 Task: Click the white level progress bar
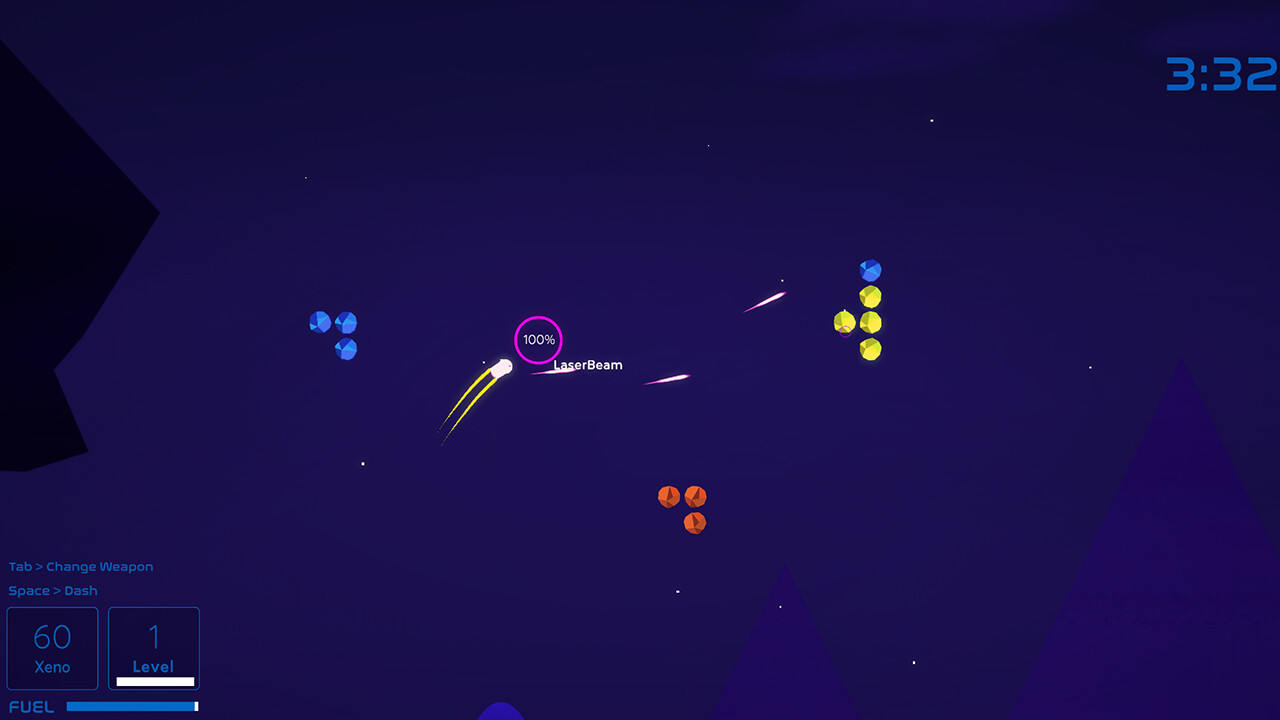point(153,681)
